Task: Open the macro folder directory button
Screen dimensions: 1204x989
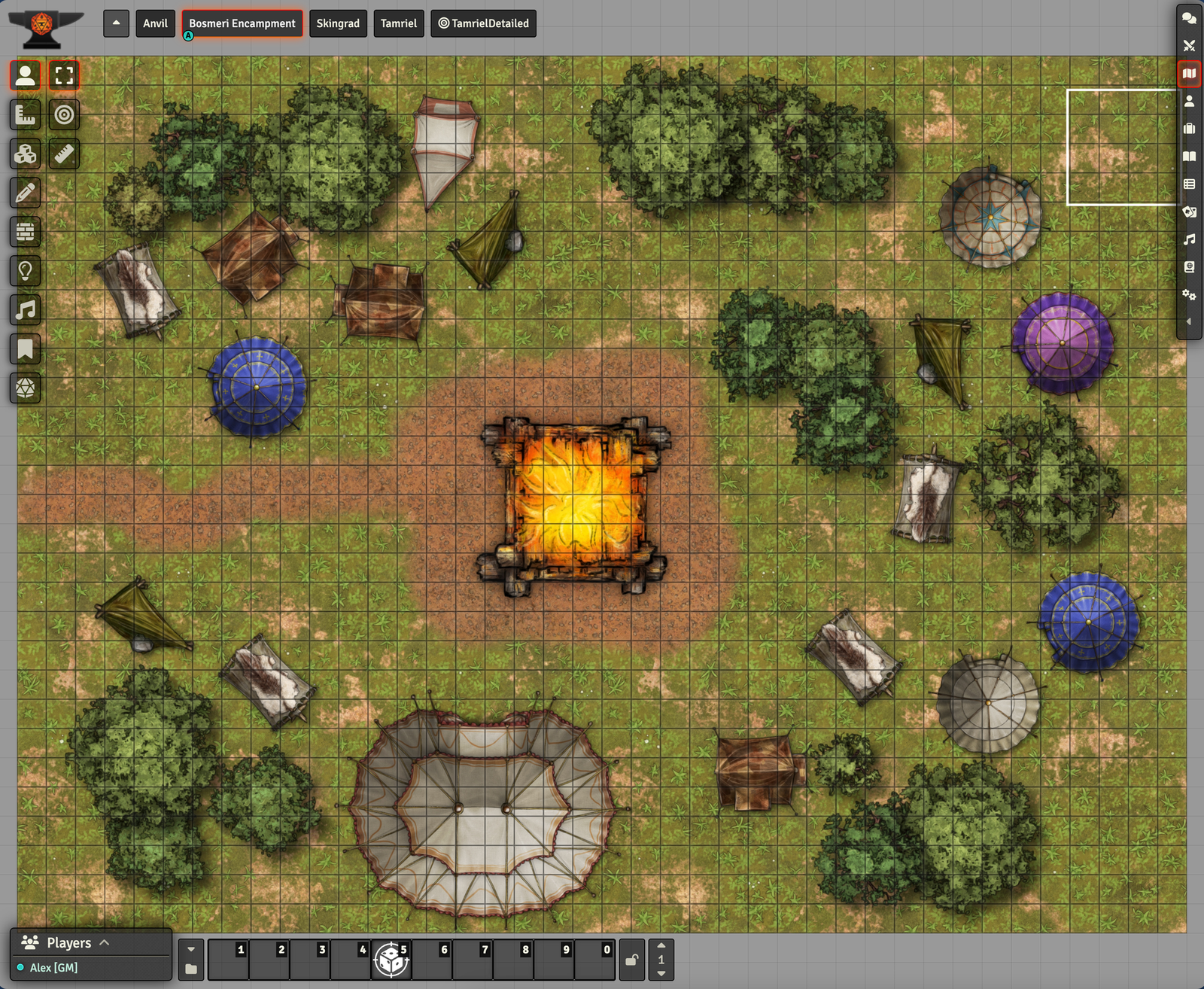Action: tap(191, 969)
